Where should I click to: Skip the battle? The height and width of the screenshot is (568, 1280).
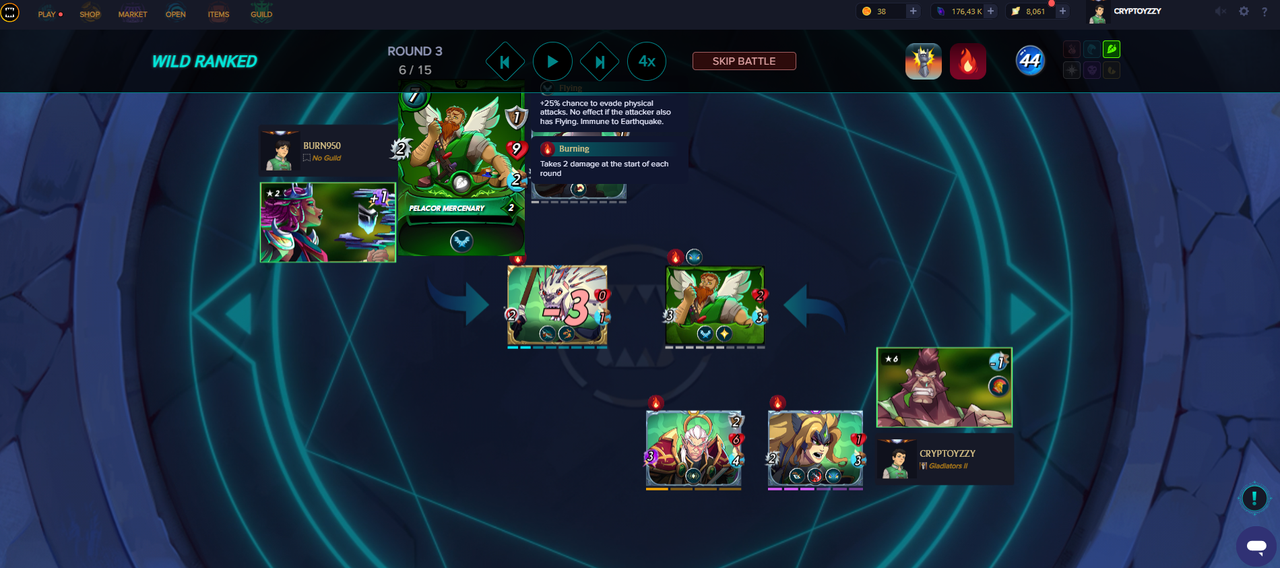(744, 61)
